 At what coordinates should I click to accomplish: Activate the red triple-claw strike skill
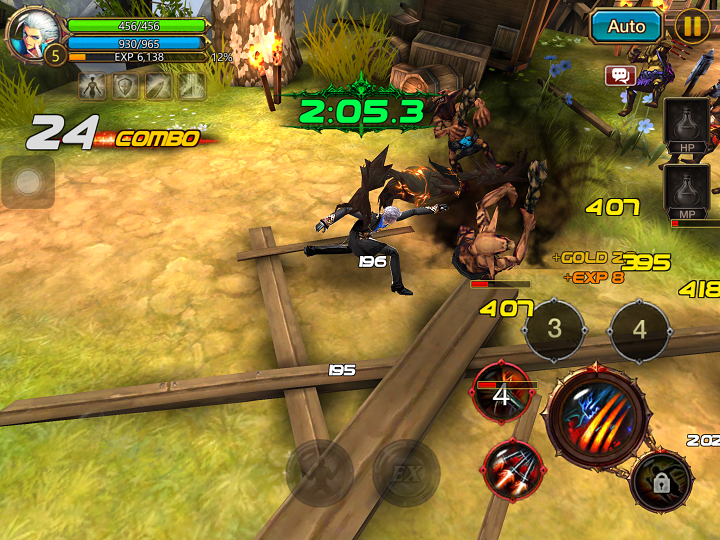[513, 469]
